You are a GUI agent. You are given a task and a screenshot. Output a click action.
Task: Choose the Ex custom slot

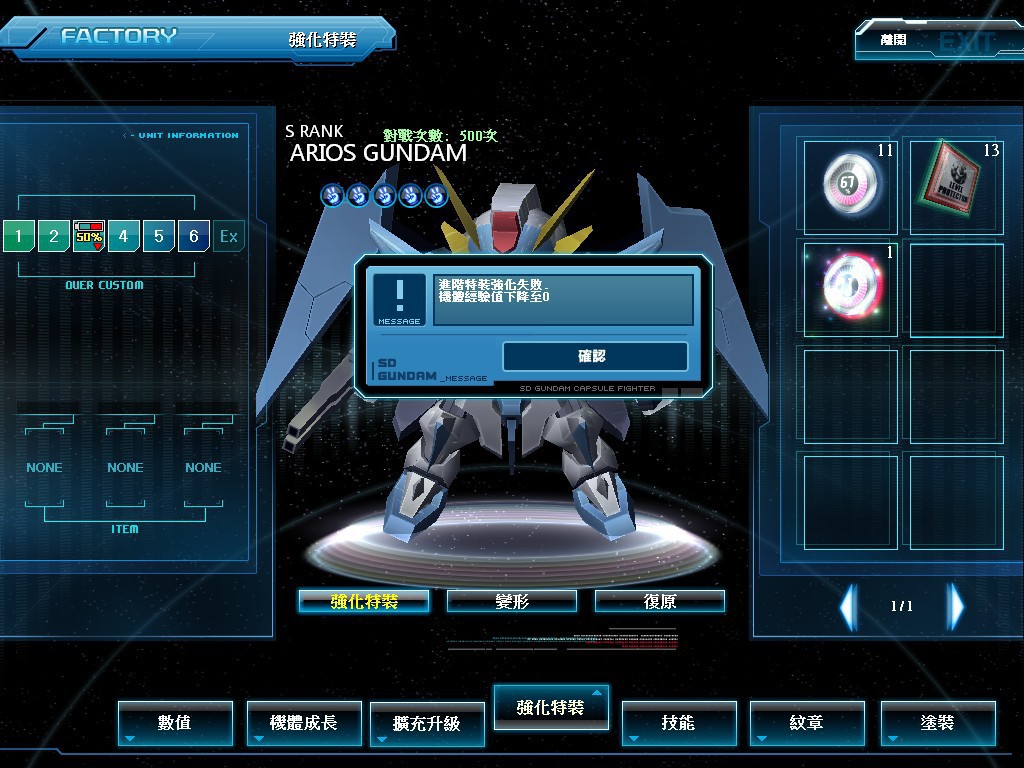229,237
